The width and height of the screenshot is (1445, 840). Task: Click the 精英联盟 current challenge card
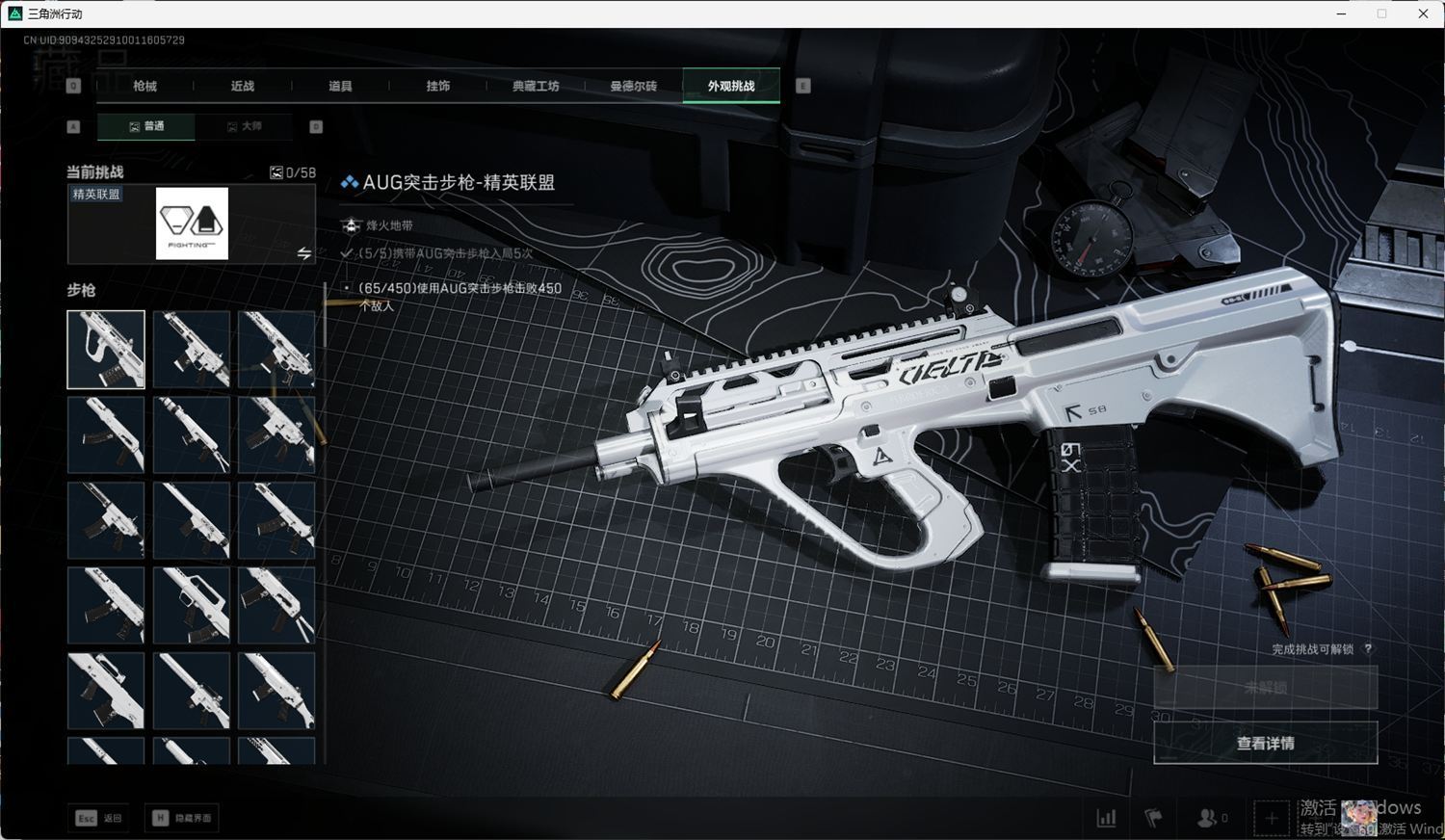point(192,223)
